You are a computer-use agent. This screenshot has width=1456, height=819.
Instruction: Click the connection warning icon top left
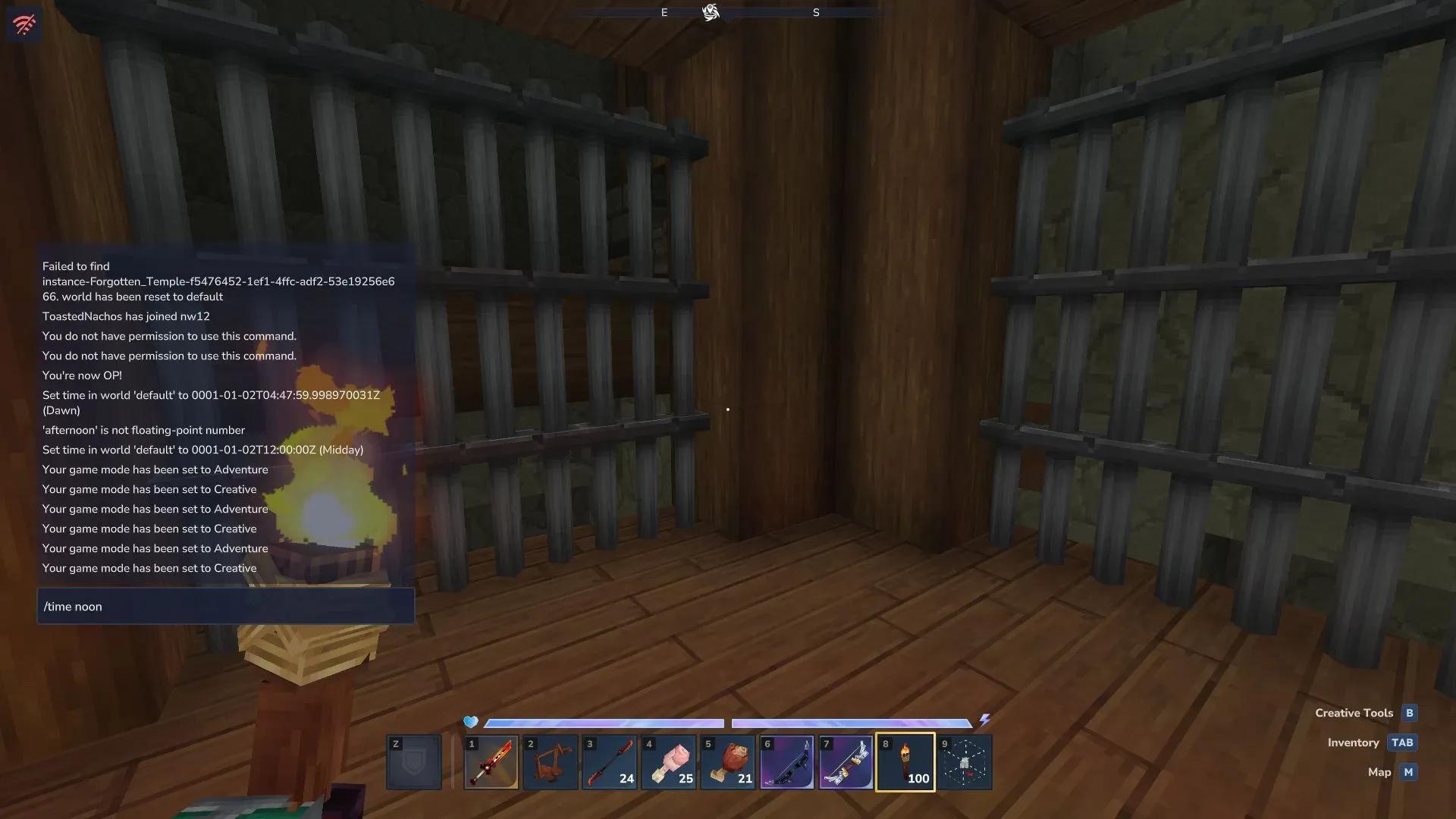tap(24, 24)
